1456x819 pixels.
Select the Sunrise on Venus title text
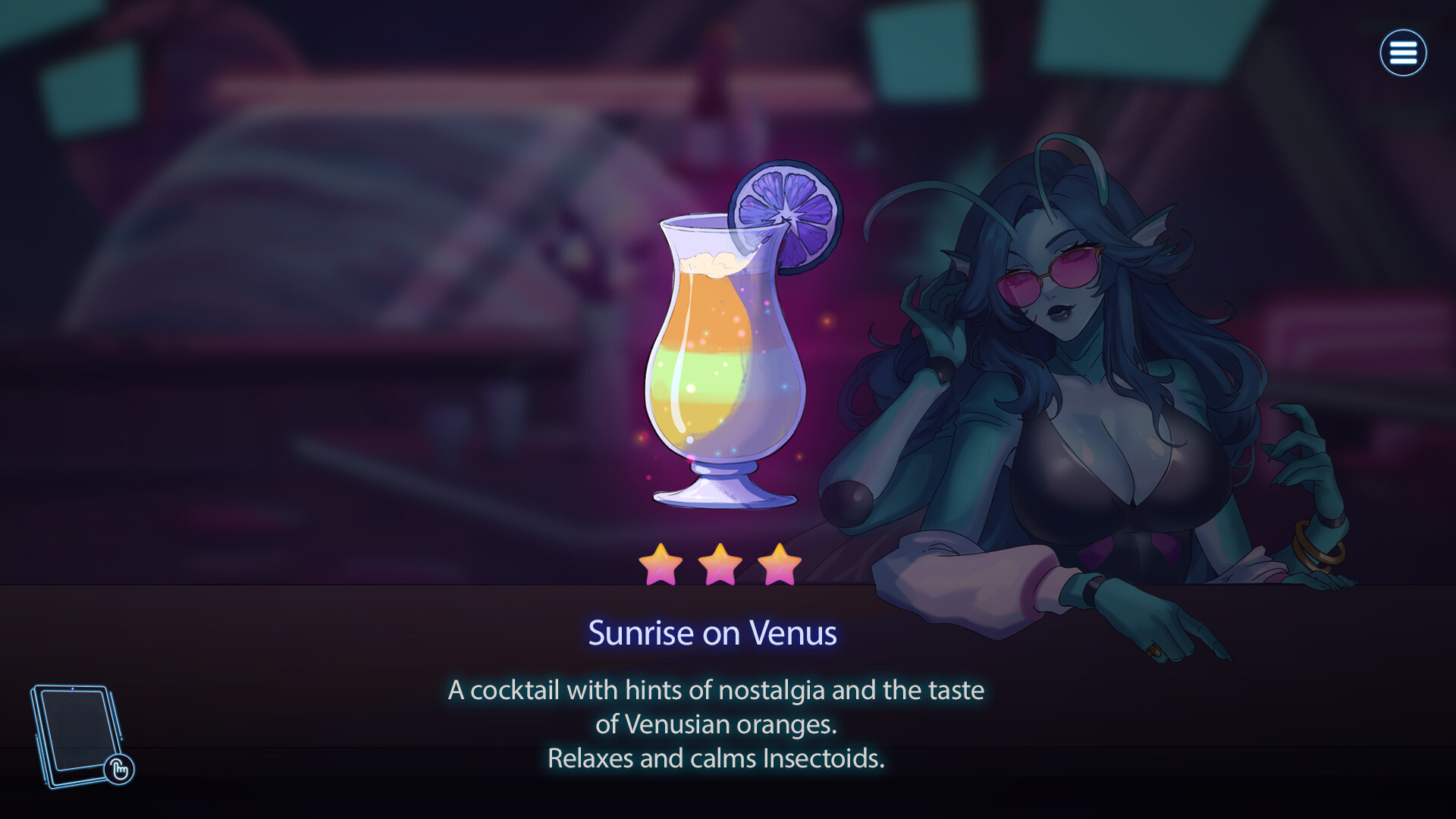point(713,635)
